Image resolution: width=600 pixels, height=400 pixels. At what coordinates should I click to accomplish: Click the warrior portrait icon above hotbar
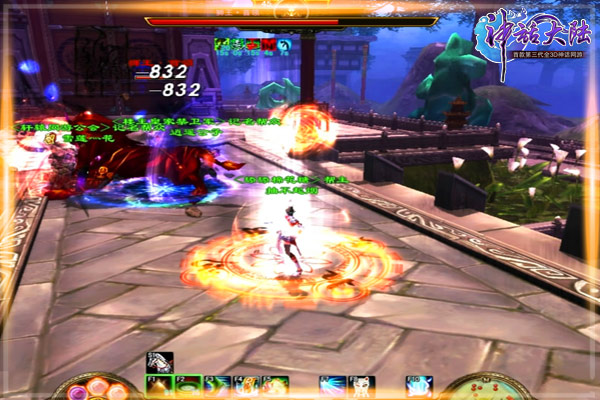pyautogui.click(x=159, y=362)
